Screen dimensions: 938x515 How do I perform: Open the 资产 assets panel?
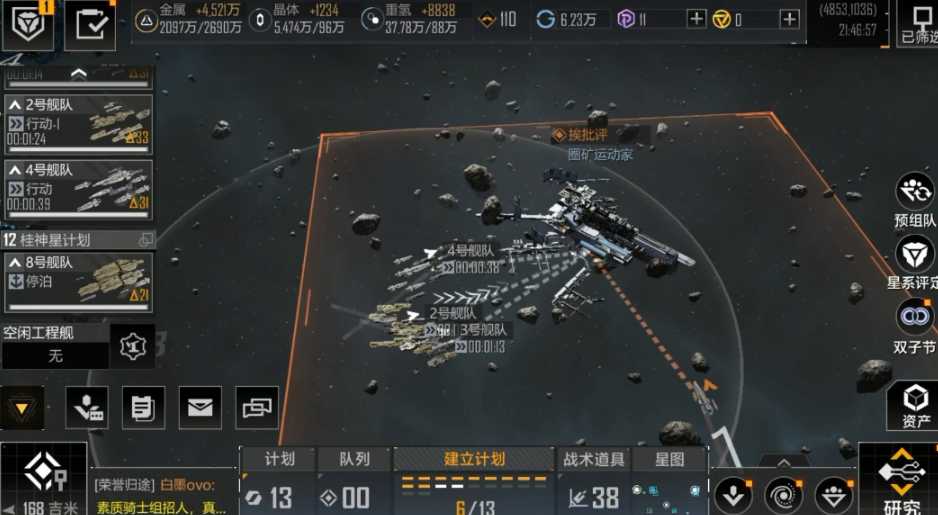pyautogui.click(x=915, y=405)
